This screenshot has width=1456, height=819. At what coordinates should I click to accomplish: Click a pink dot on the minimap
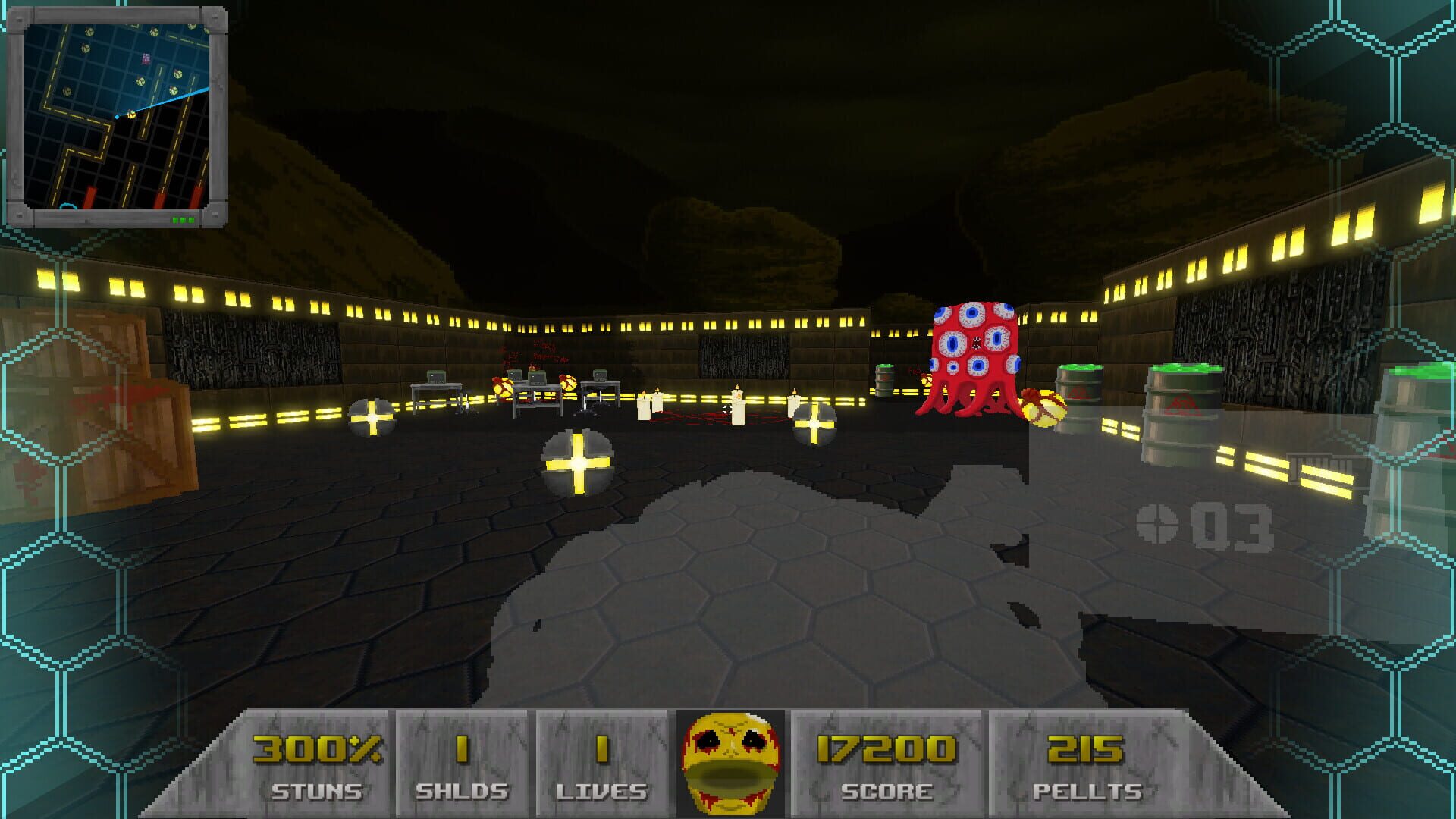point(146,58)
